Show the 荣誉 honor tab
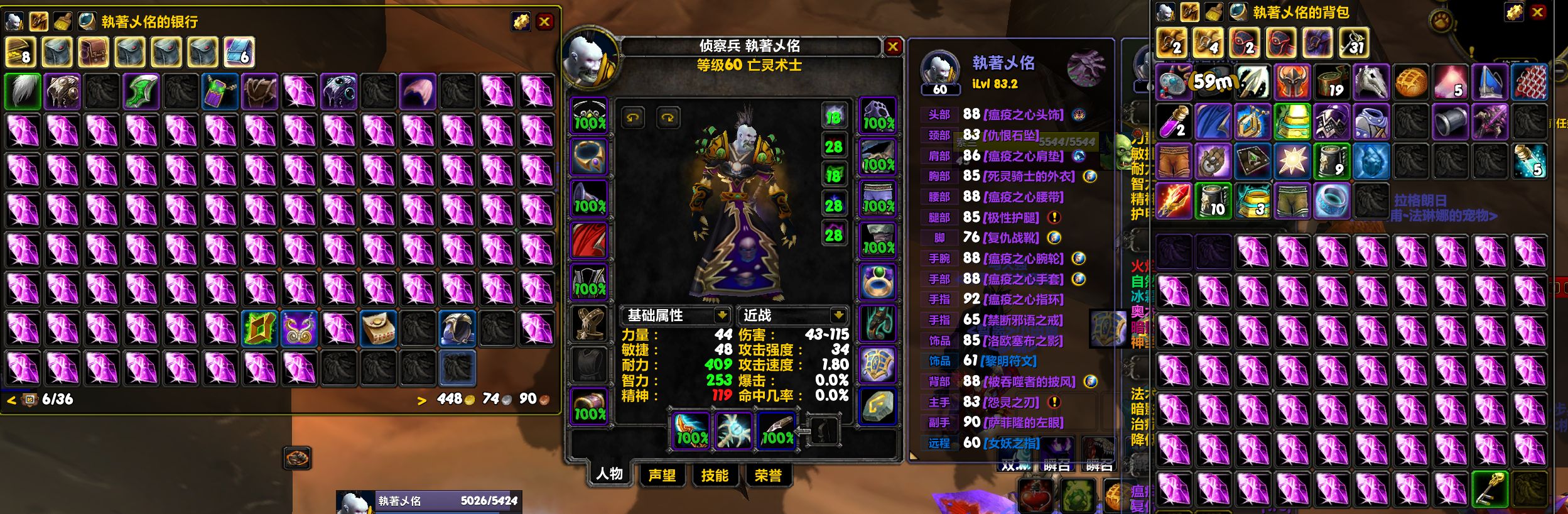 point(767,475)
